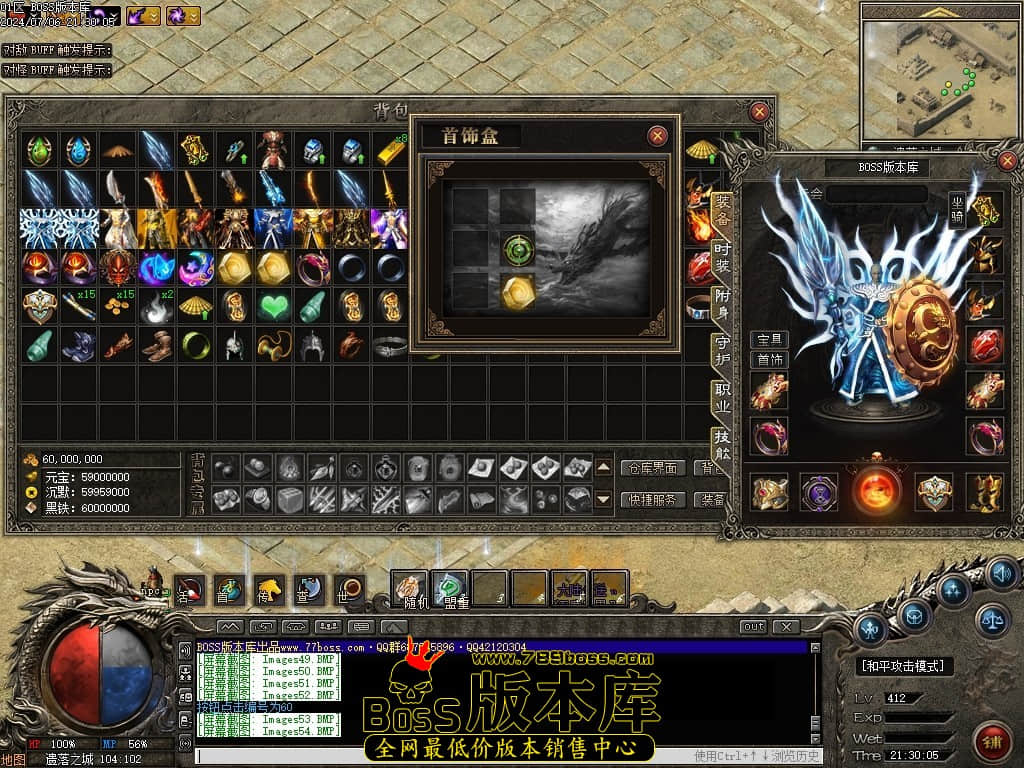
Task: Select the green round emblem in jewelry box
Action: (519, 247)
